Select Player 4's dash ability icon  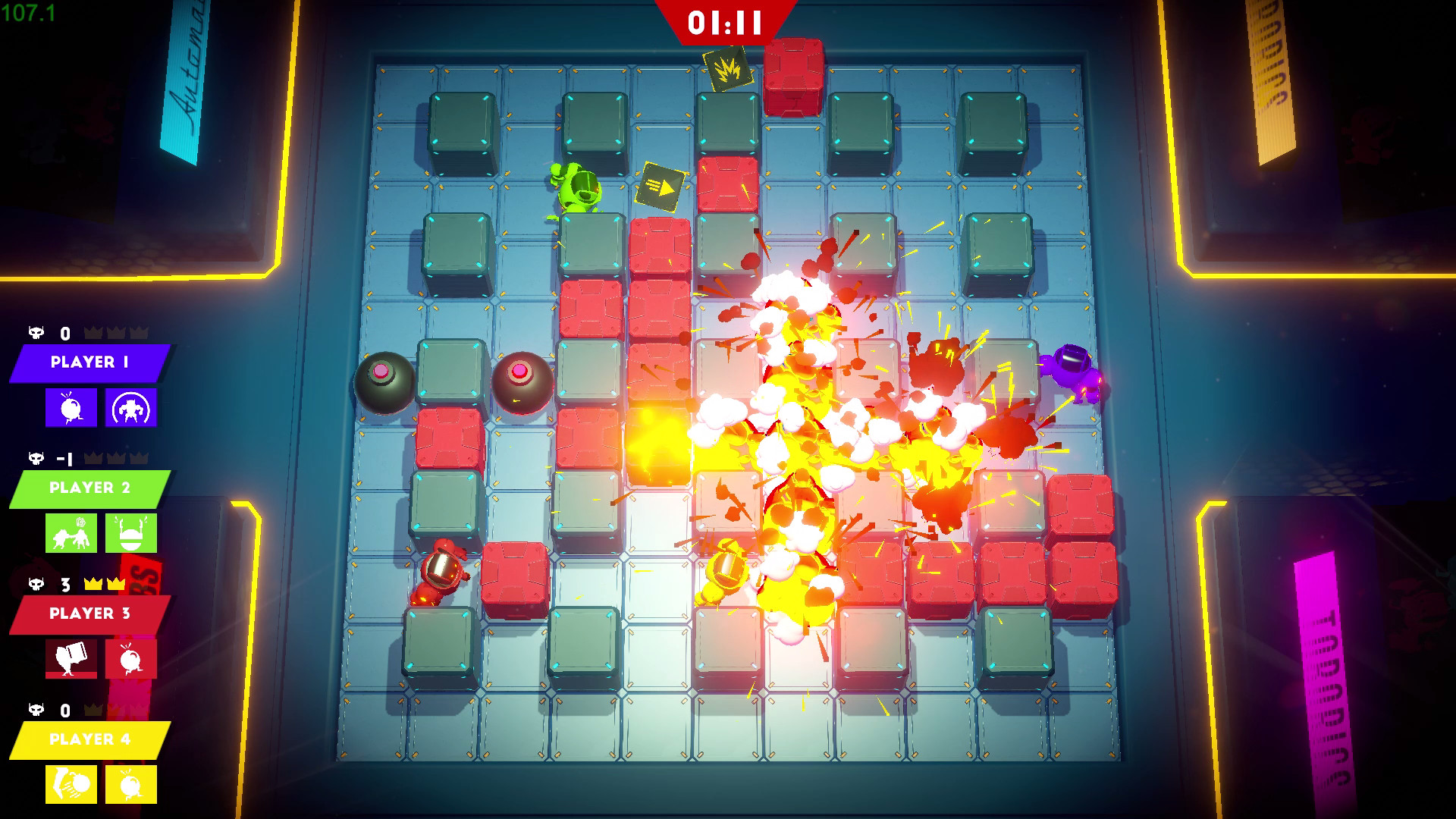[70, 786]
